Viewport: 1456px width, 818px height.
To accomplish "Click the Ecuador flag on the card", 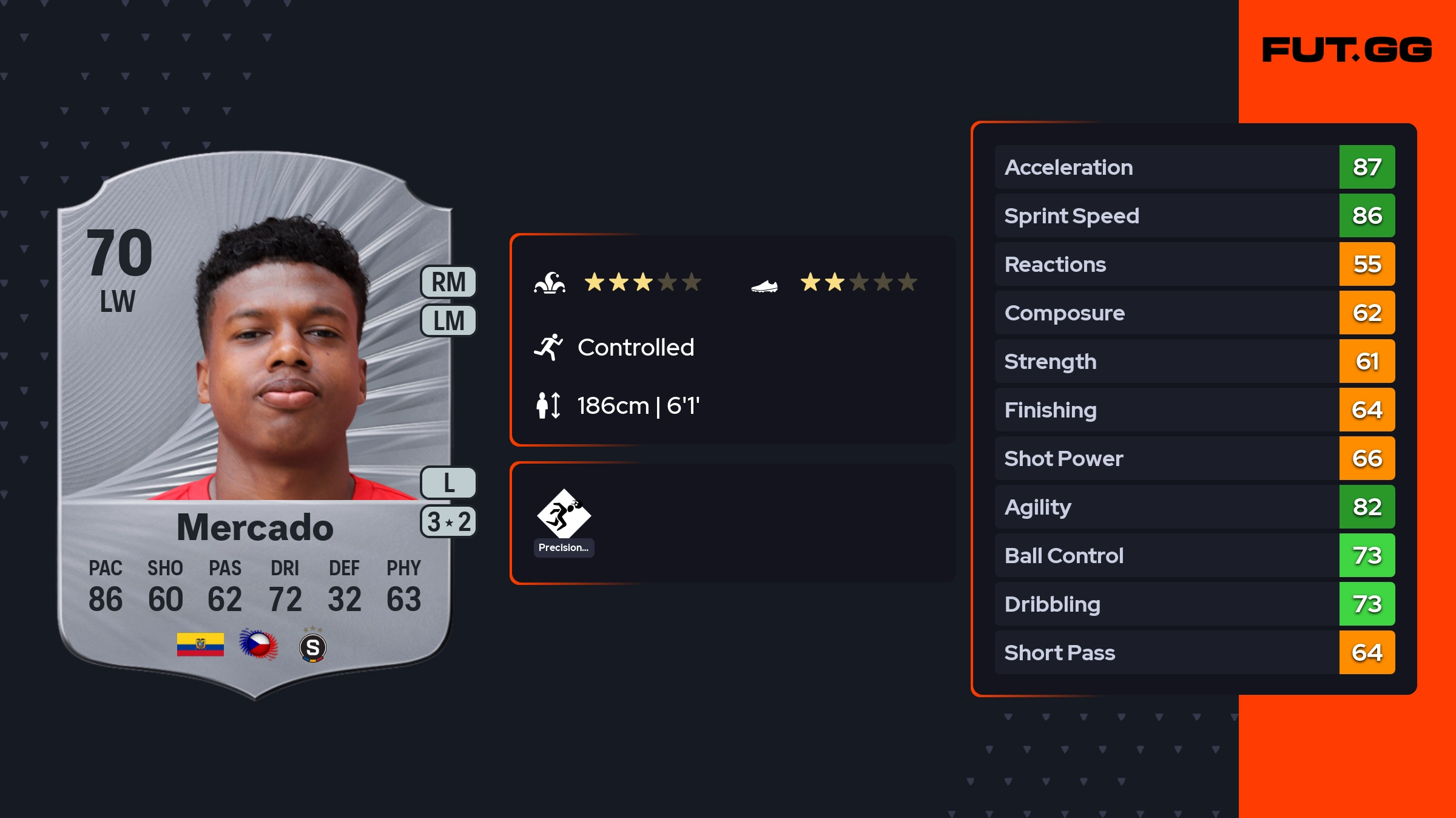I will click(x=200, y=644).
